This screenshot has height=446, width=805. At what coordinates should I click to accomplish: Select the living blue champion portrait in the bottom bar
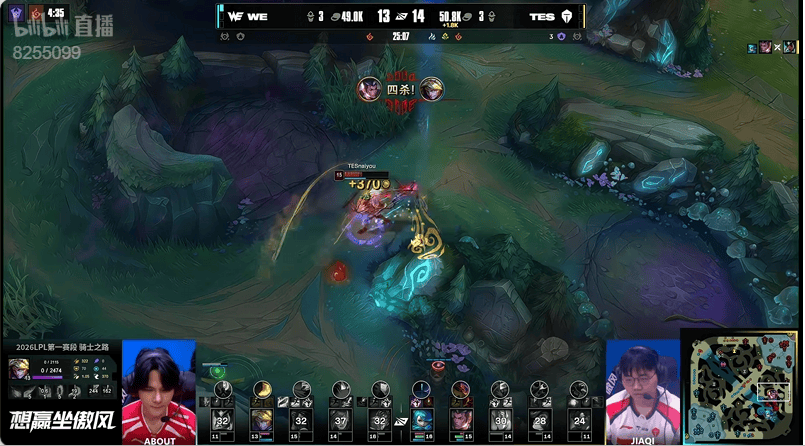pyautogui.click(x=422, y=421)
